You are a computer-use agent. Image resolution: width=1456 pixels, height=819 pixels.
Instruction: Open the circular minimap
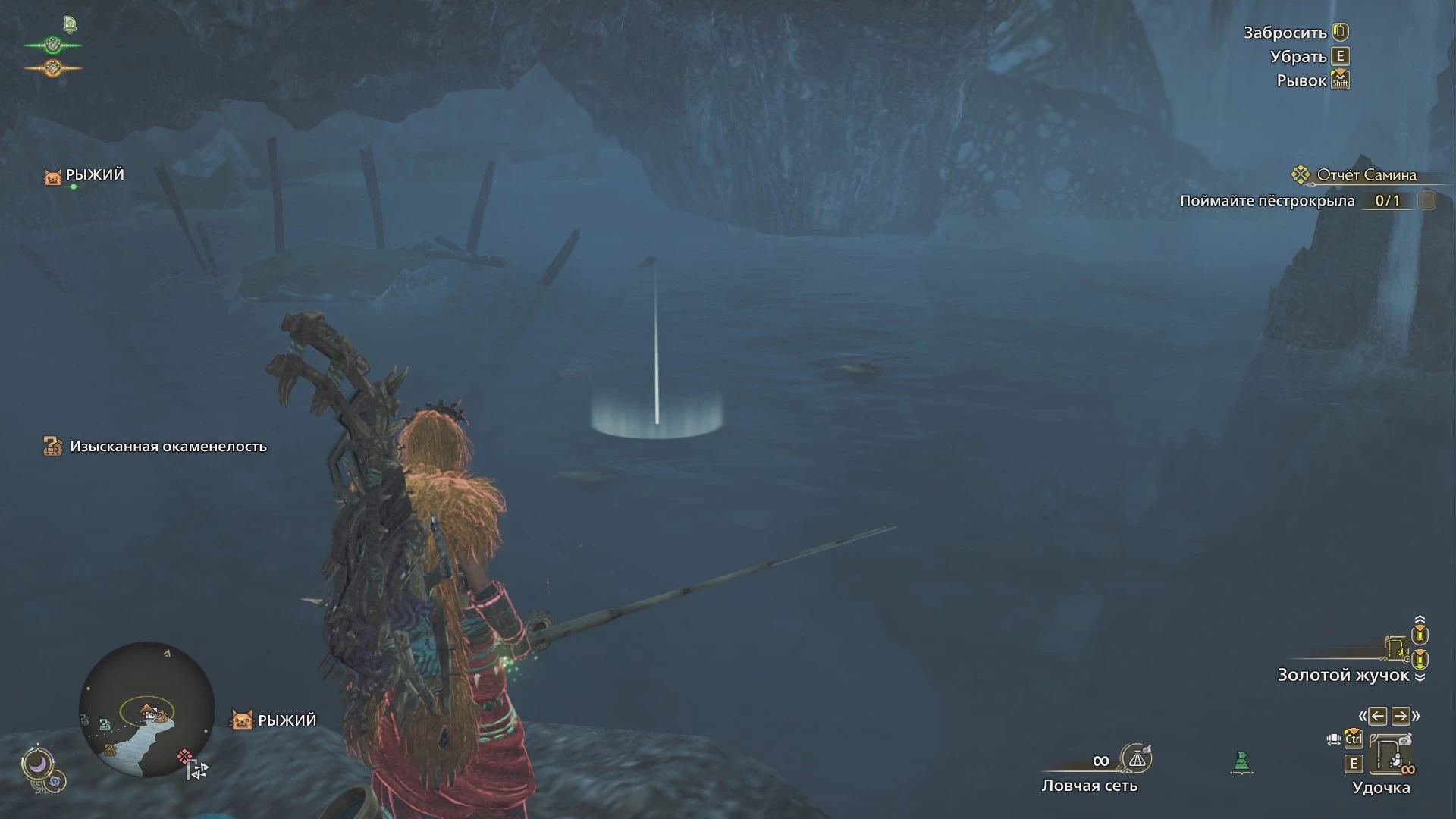[146, 710]
